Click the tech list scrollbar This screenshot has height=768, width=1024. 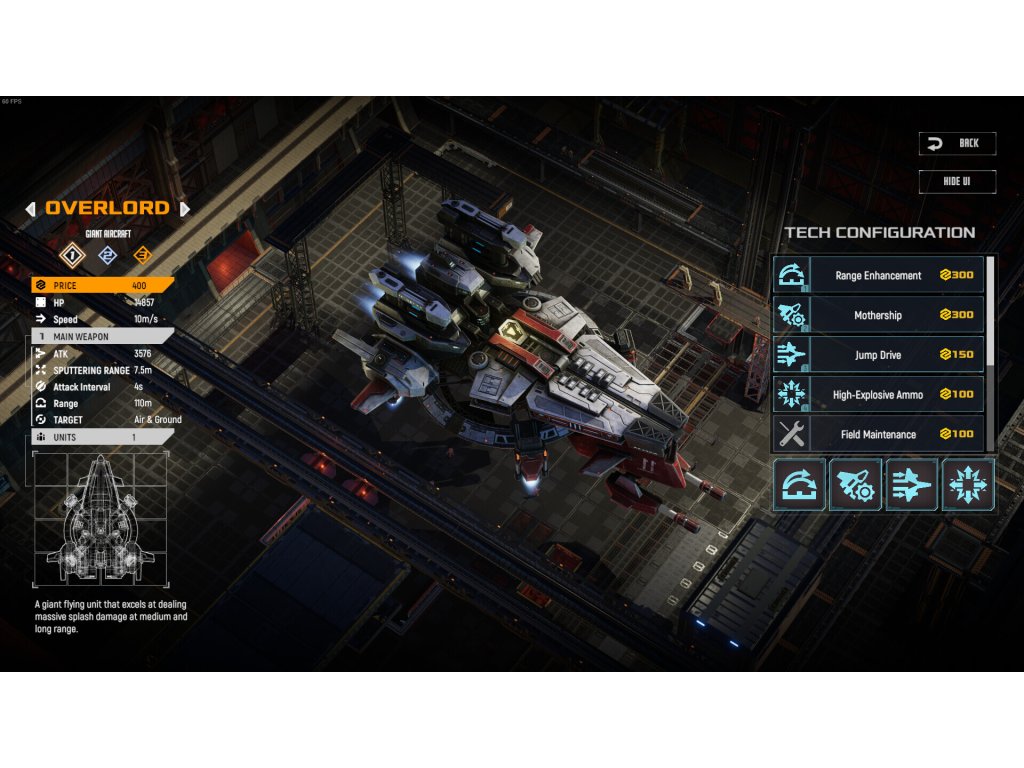point(991,310)
